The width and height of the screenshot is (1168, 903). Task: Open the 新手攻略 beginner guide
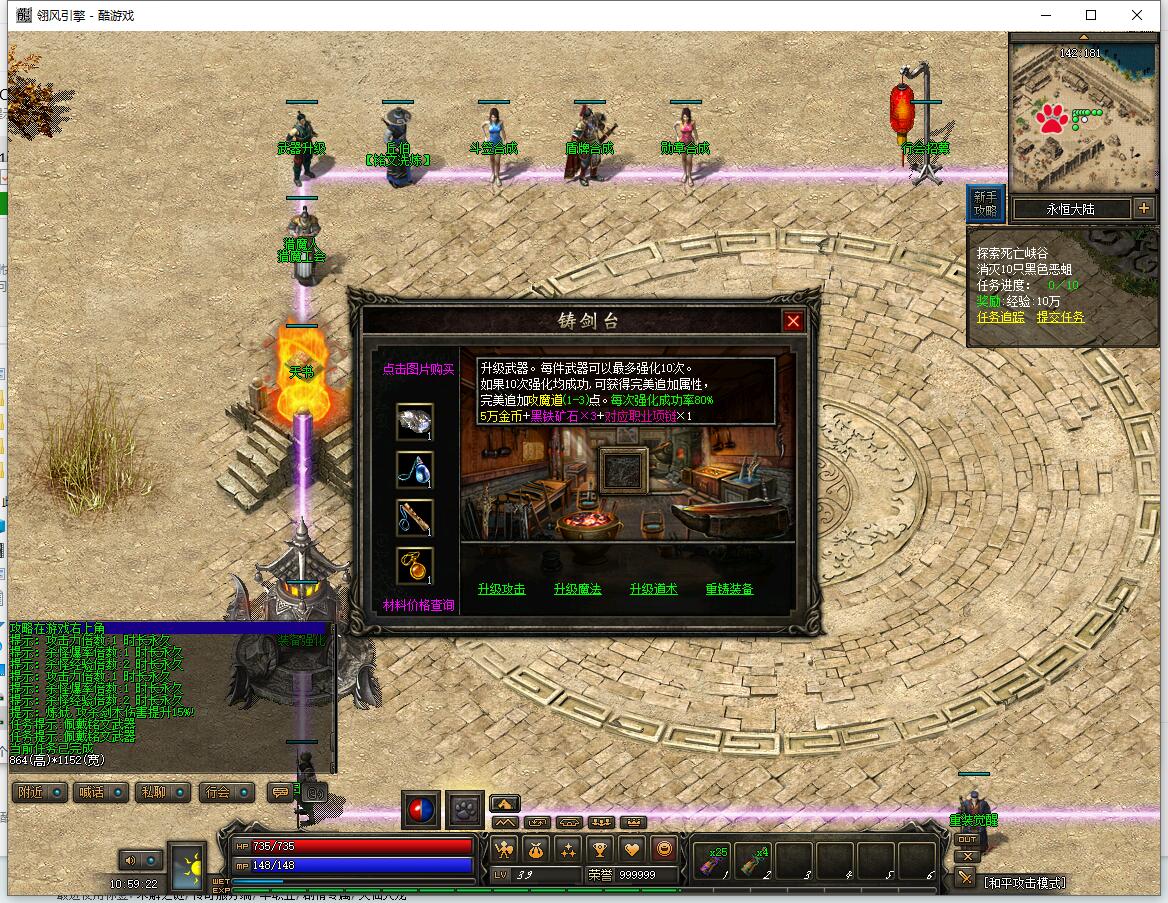[x=984, y=203]
